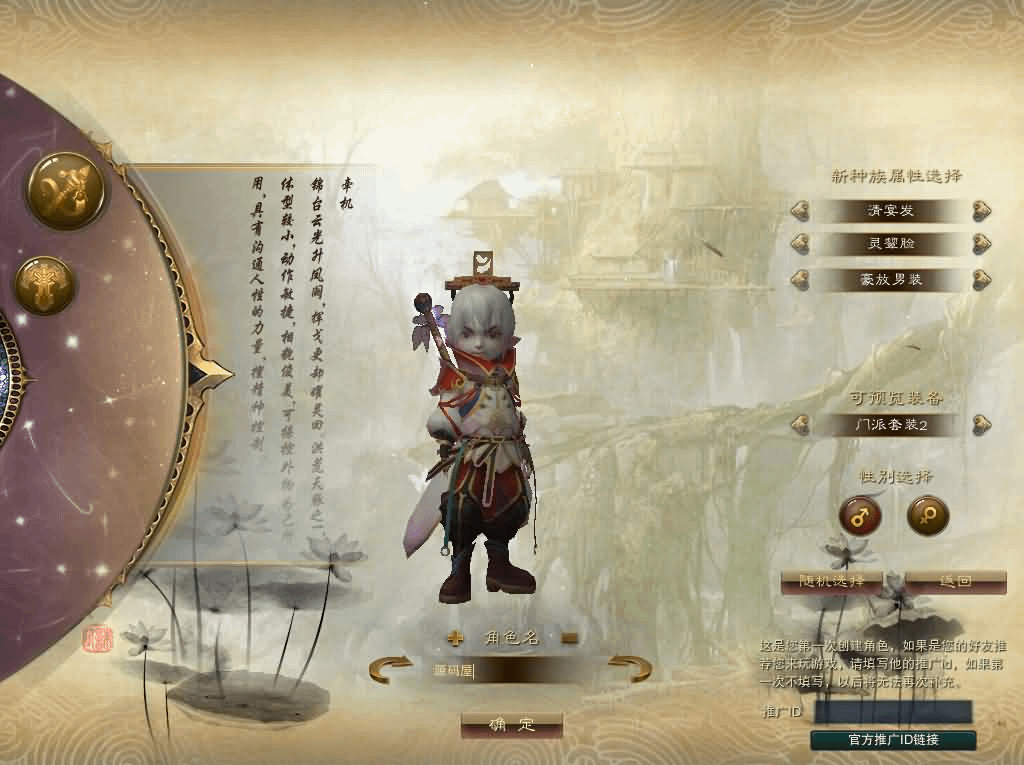Click the 角色名 character name field

point(510,670)
